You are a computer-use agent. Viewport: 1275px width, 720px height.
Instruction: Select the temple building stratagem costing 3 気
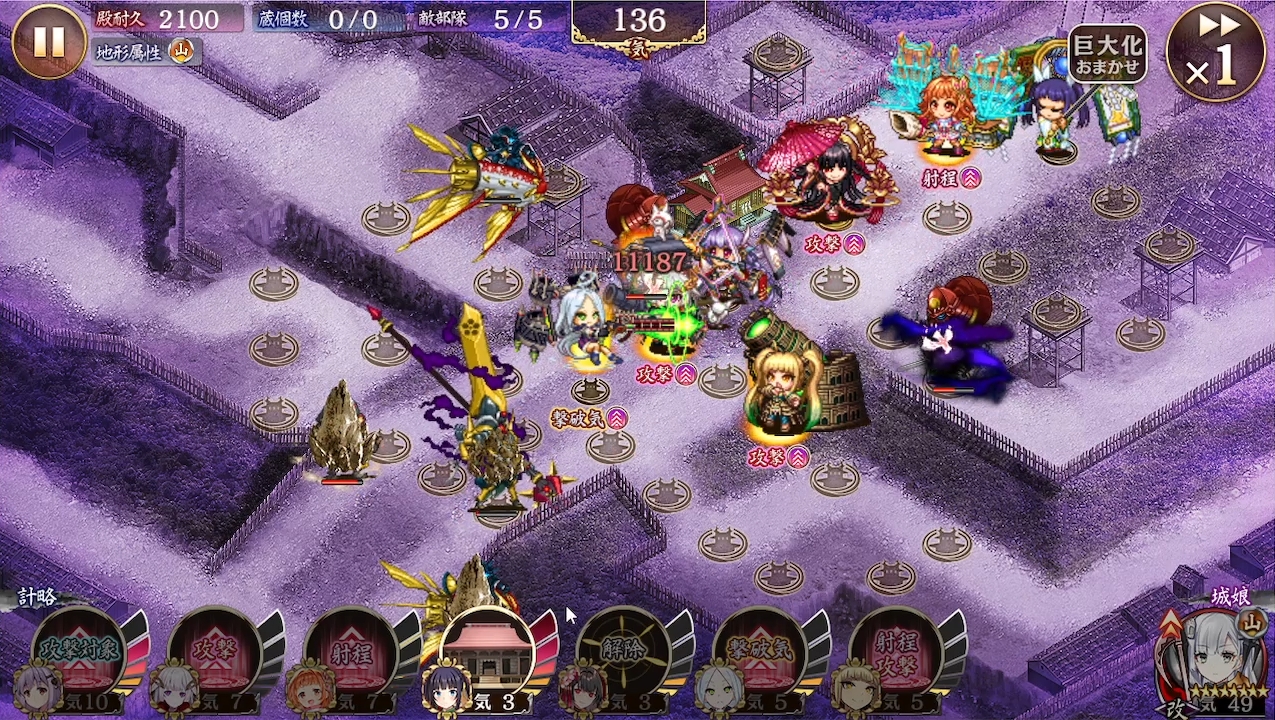pos(487,652)
